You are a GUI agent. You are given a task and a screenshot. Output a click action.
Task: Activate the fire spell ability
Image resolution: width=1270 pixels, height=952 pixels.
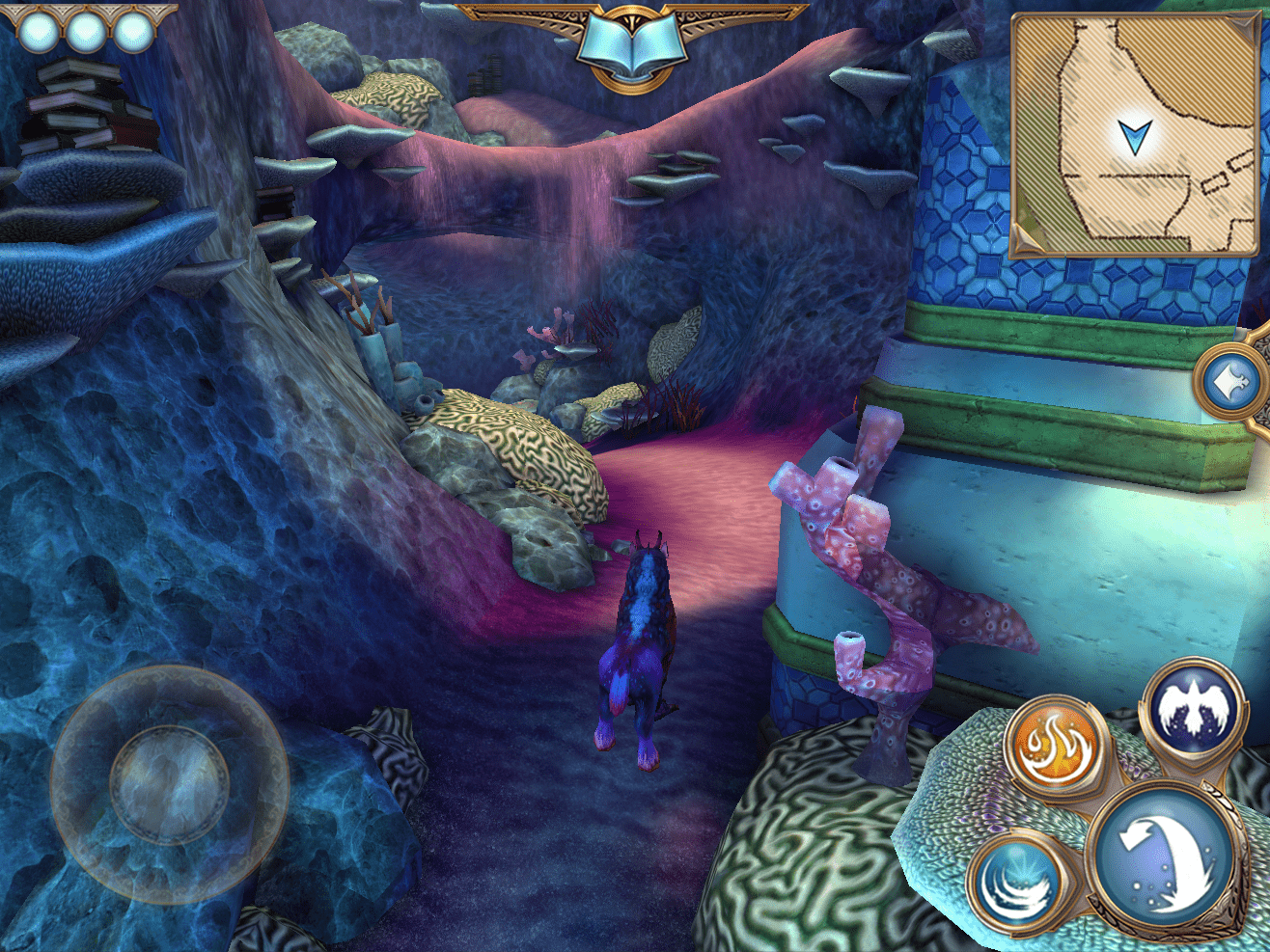point(1054,748)
